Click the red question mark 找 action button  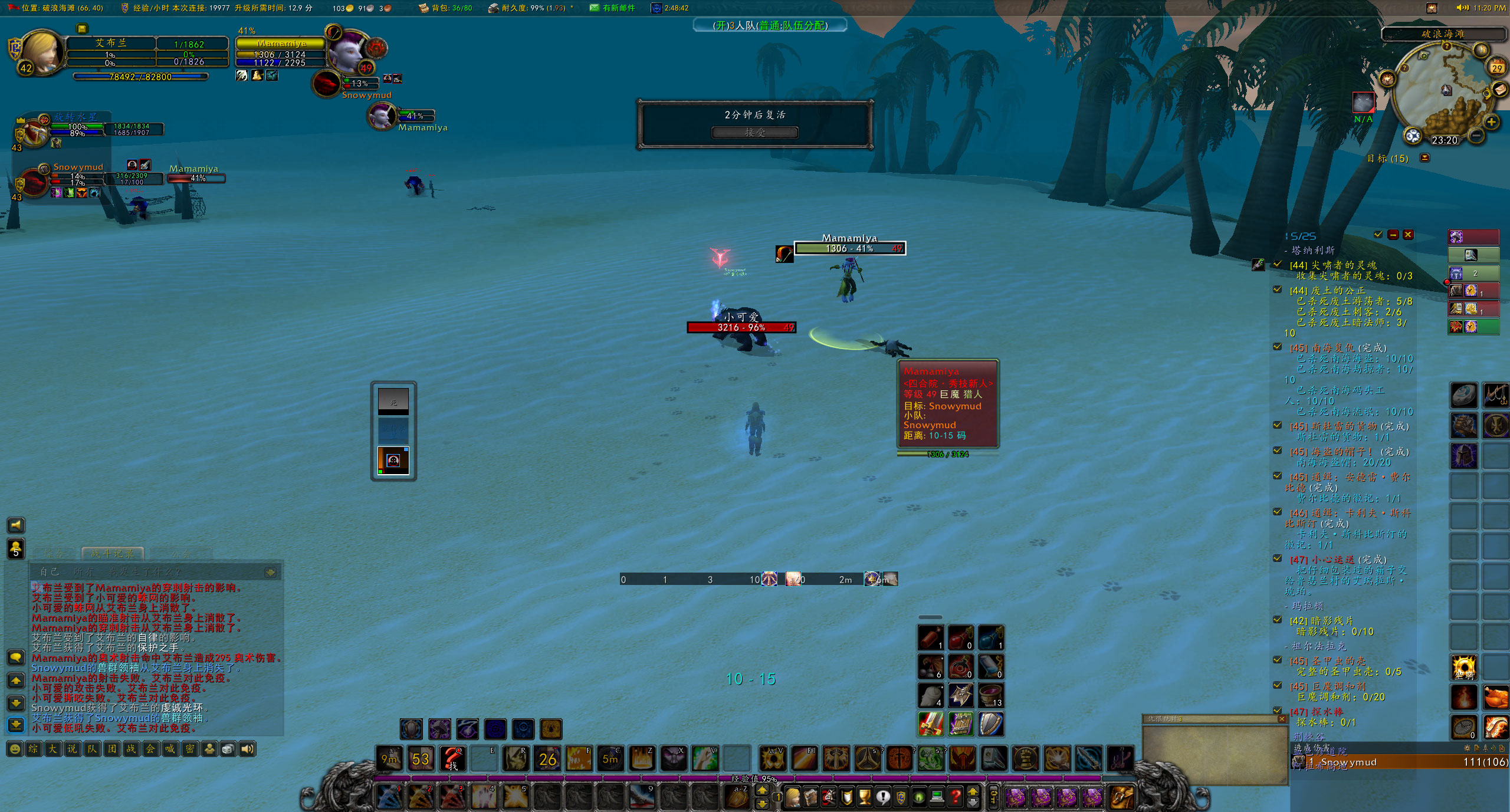click(x=453, y=760)
